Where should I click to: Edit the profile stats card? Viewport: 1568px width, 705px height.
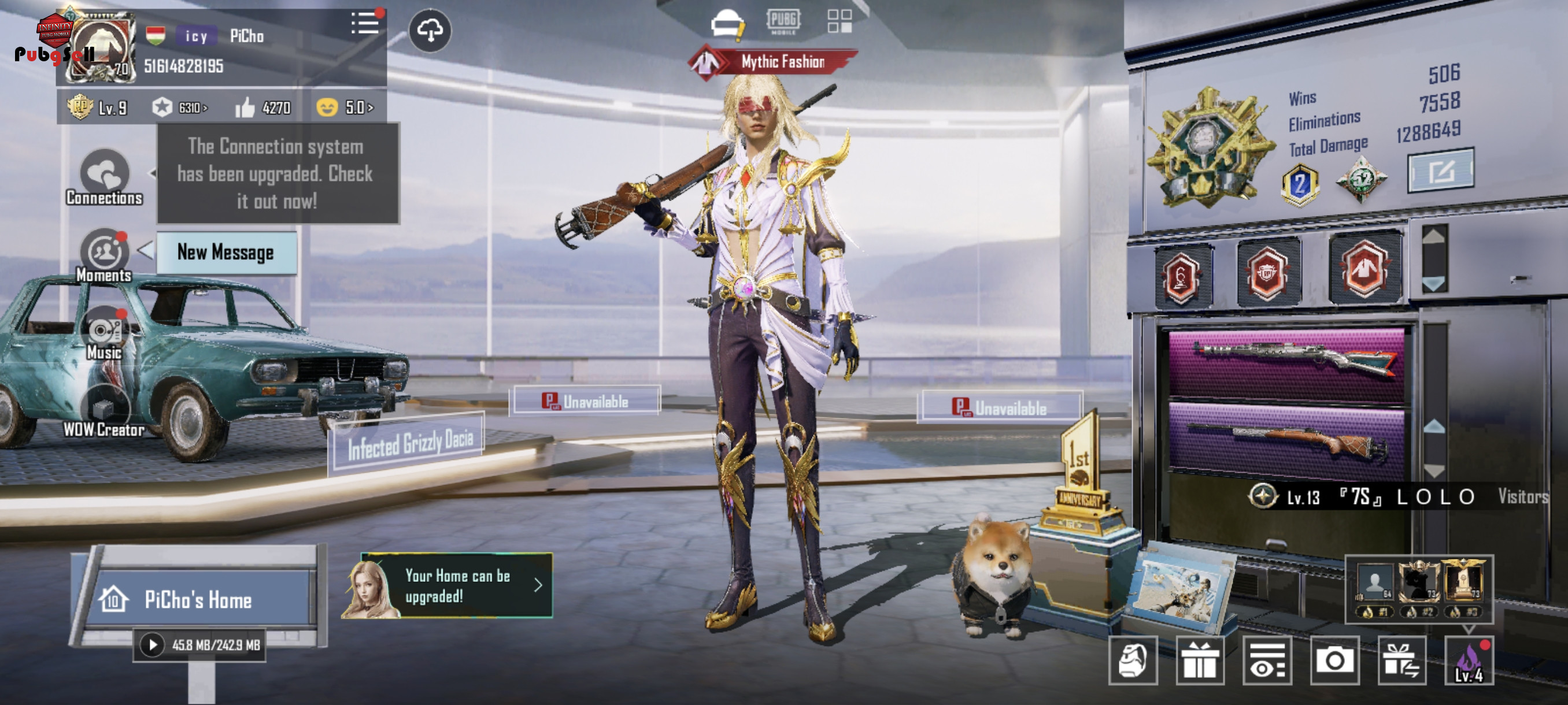point(1440,171)
